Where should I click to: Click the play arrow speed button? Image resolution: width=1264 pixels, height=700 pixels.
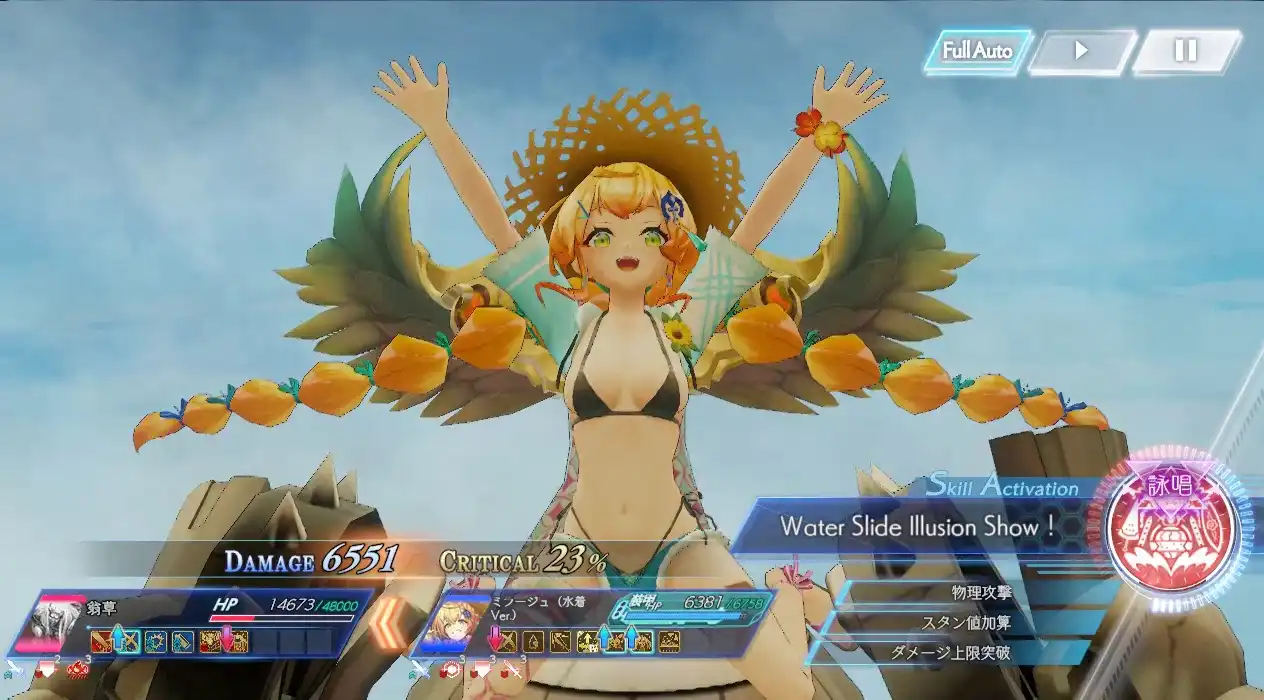click(x=1081, y=51)
